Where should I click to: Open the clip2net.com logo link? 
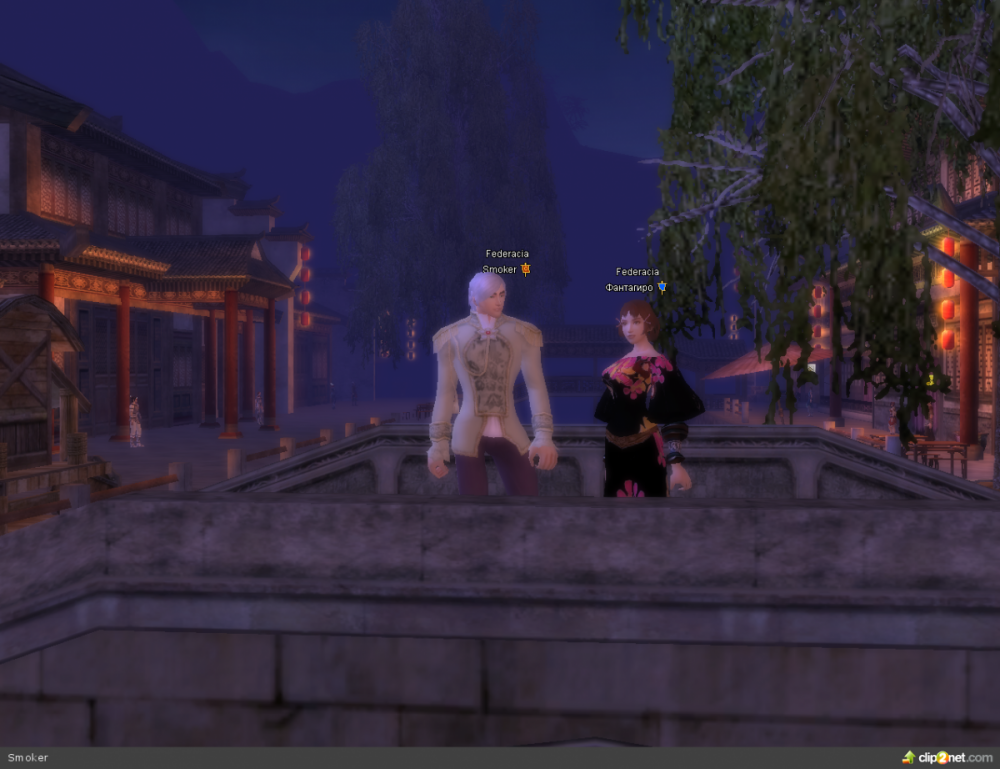pos(948,757)
